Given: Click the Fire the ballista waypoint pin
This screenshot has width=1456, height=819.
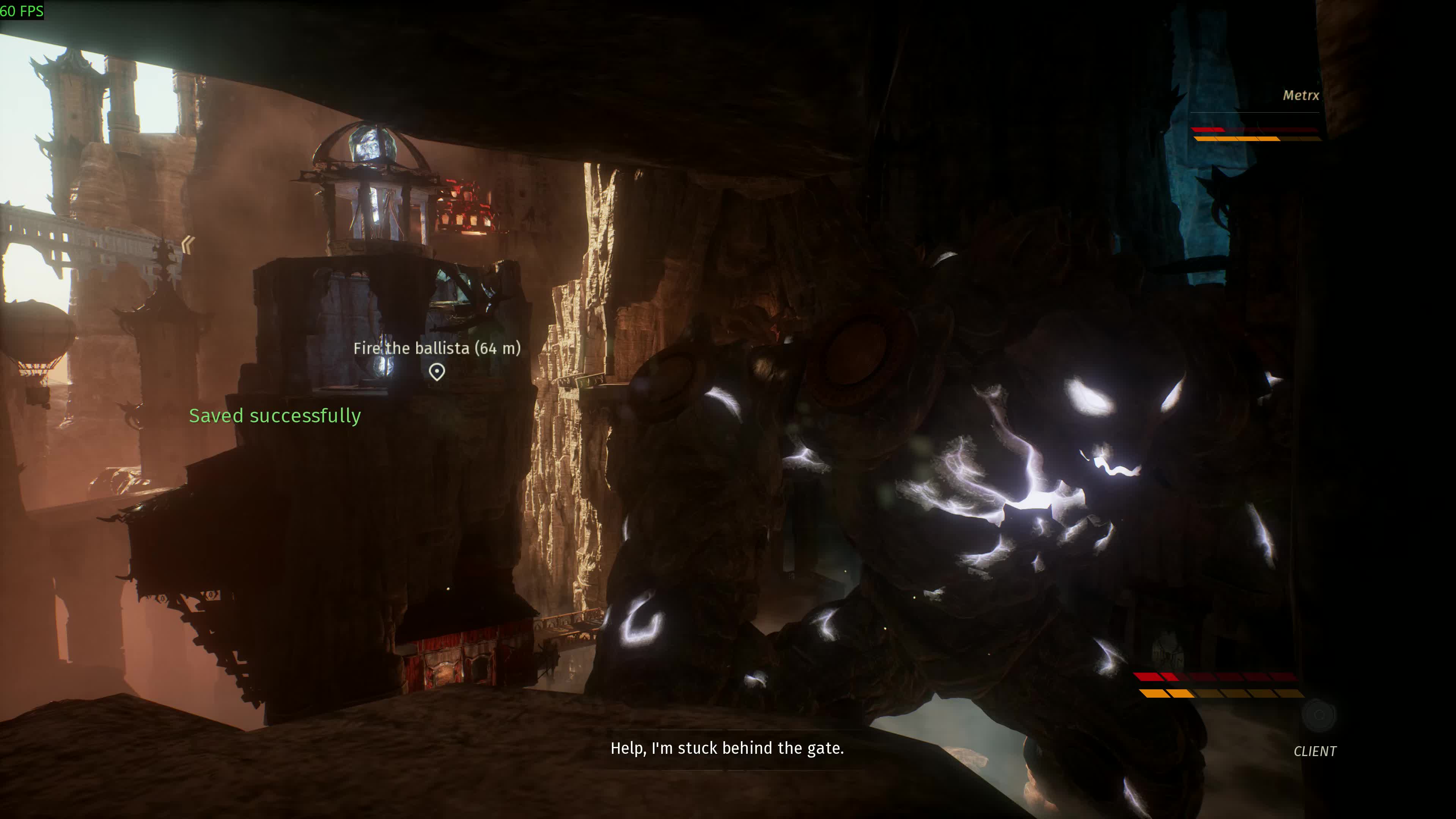Looking at the screenshot, I should point(436,372).
